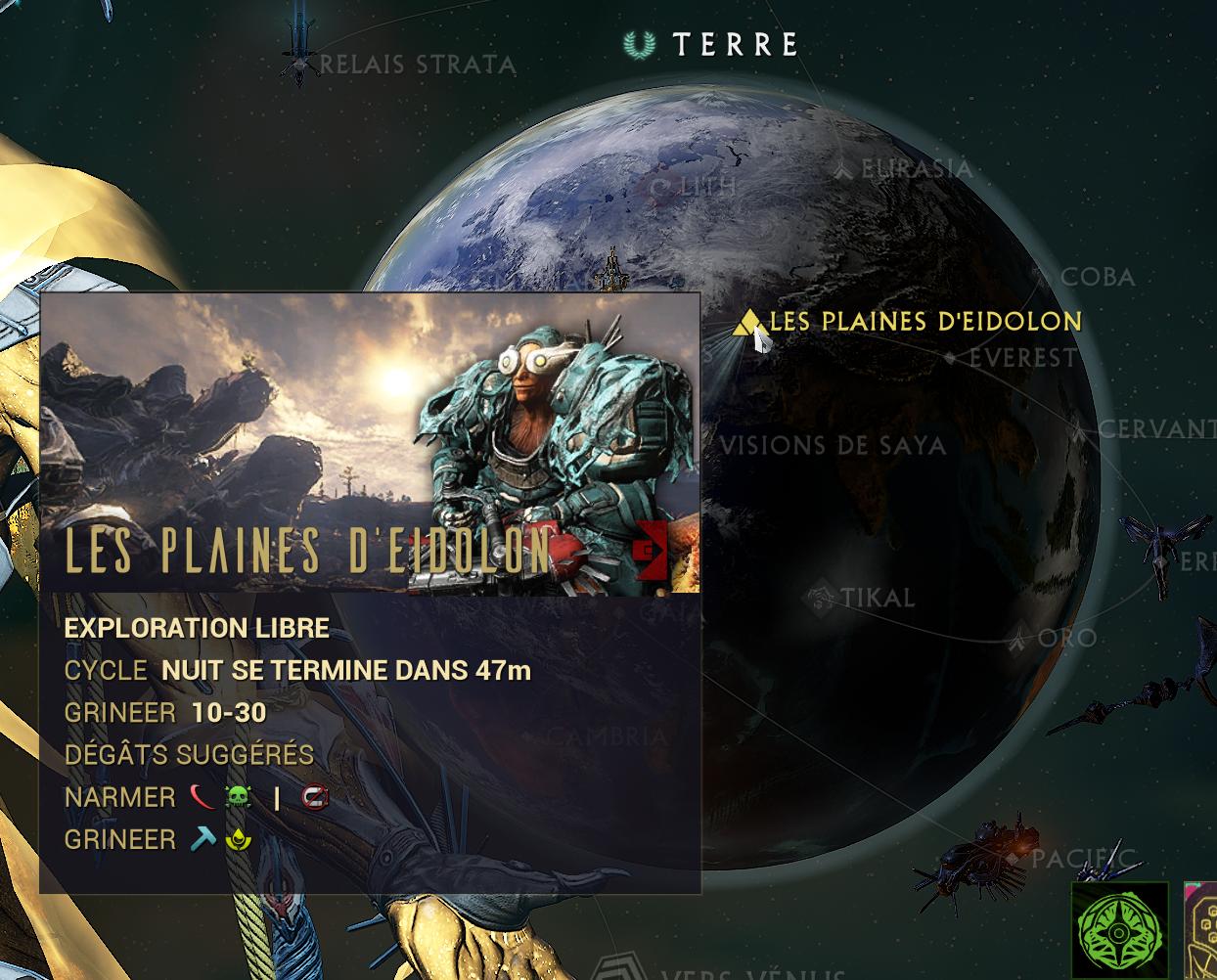Viewport: 1217px width, 980px height.
Task: Choose the Eurasia mission node
Action: 843,170
